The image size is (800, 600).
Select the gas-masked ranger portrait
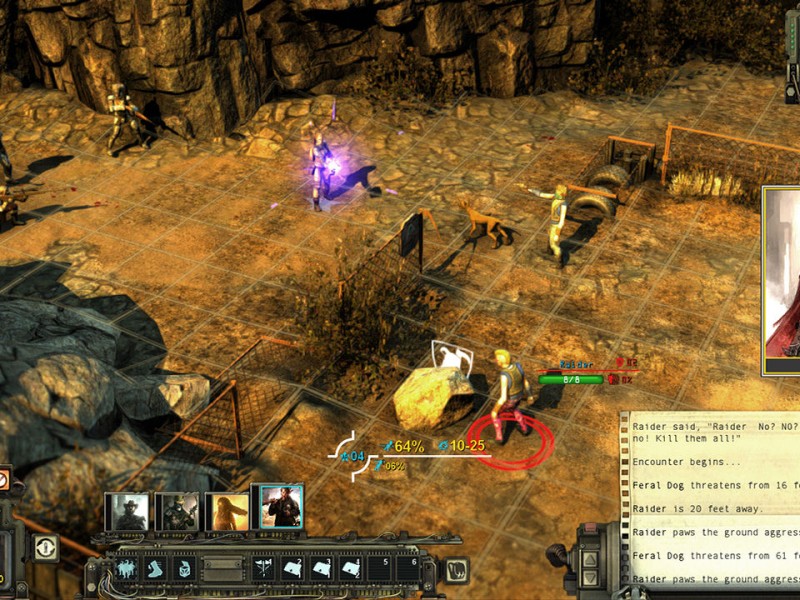pos(177,511)
